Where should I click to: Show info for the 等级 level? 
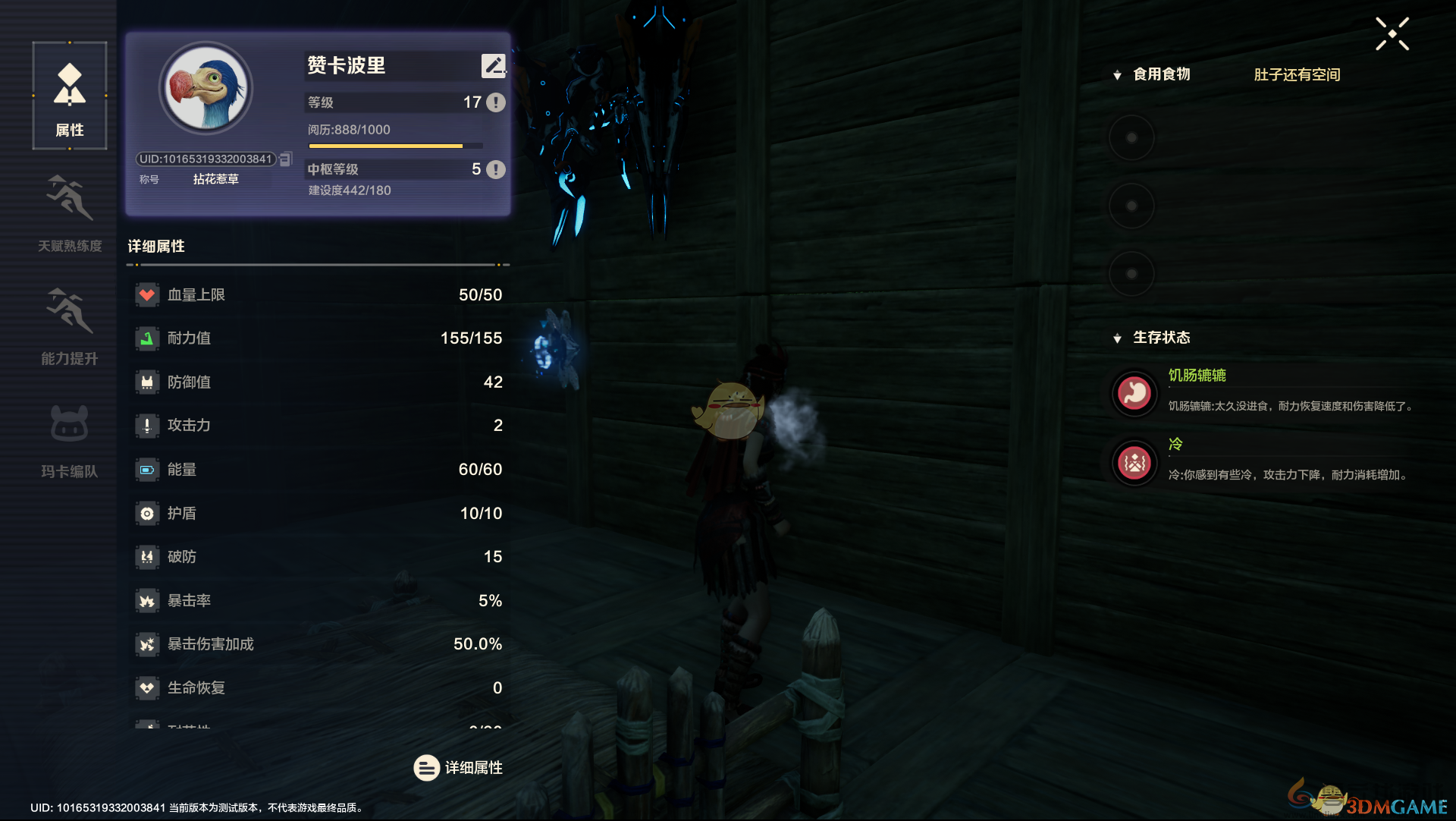496,102
